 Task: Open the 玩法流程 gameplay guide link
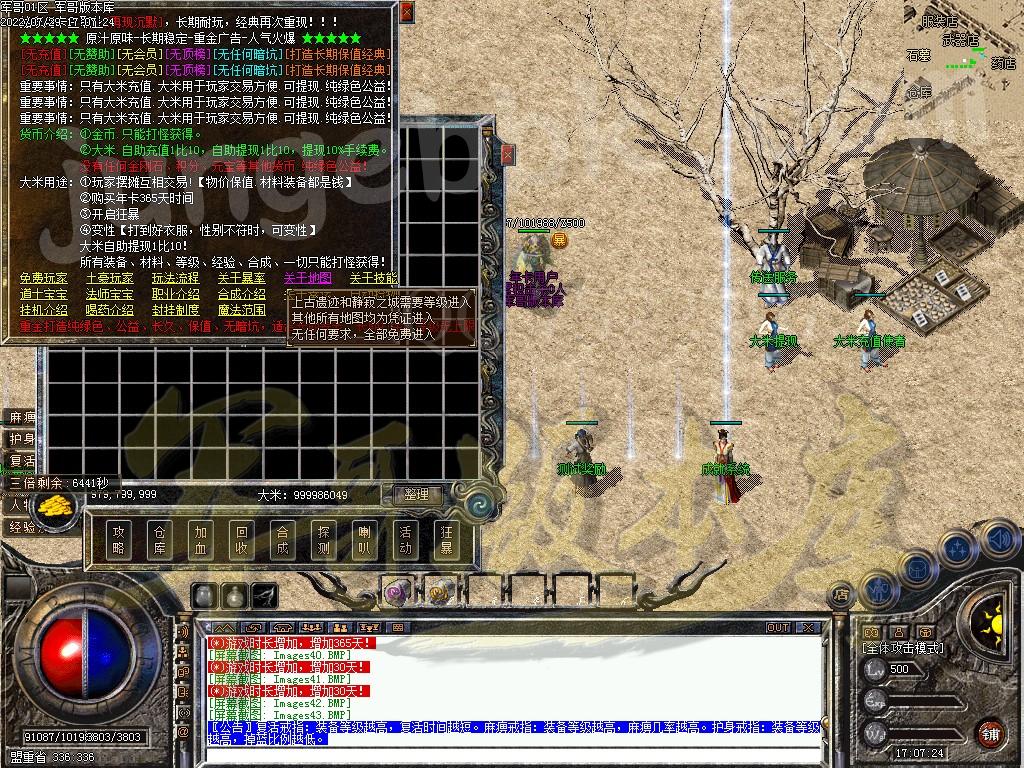[175, 278]
